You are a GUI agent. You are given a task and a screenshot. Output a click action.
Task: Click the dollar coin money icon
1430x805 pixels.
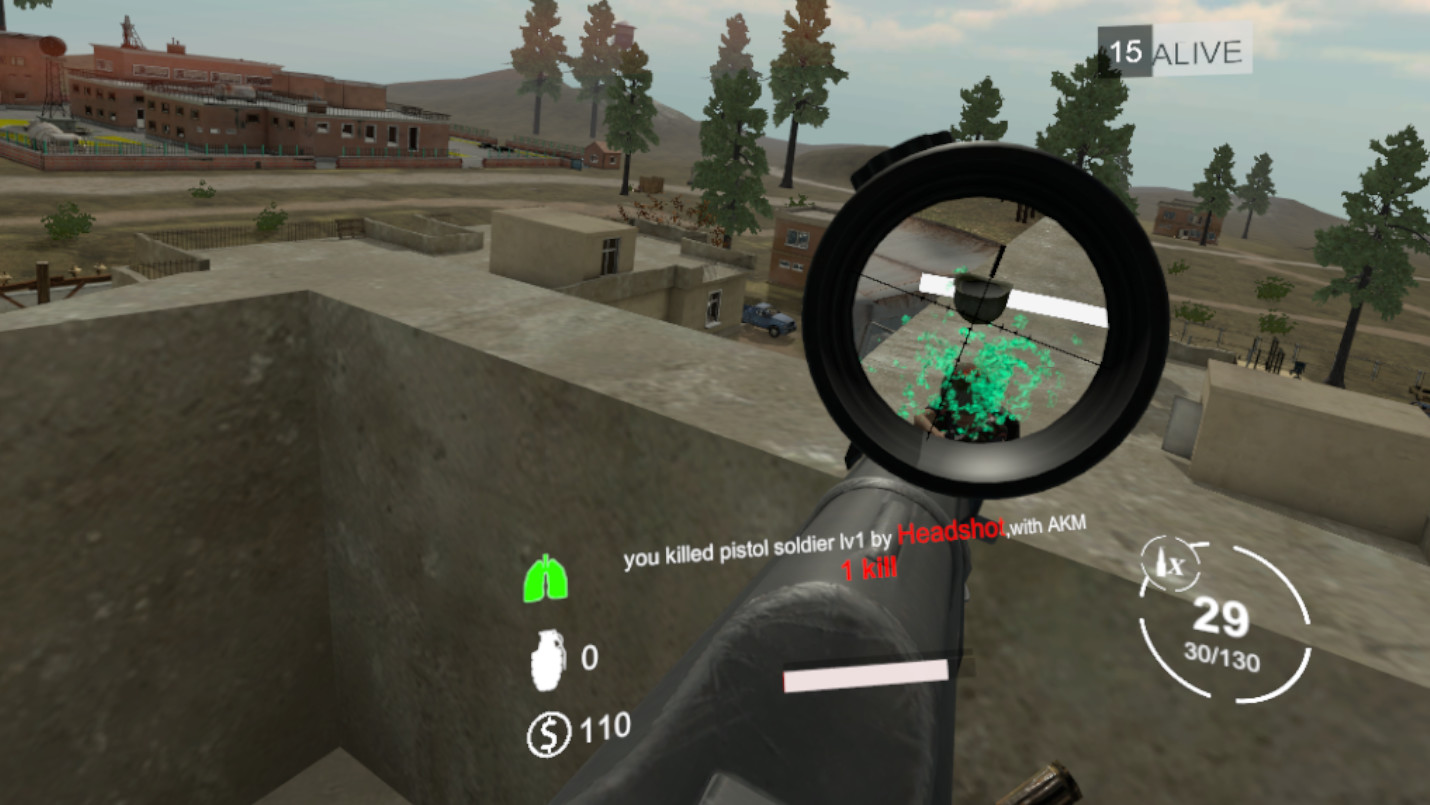(x=547, y=737)
